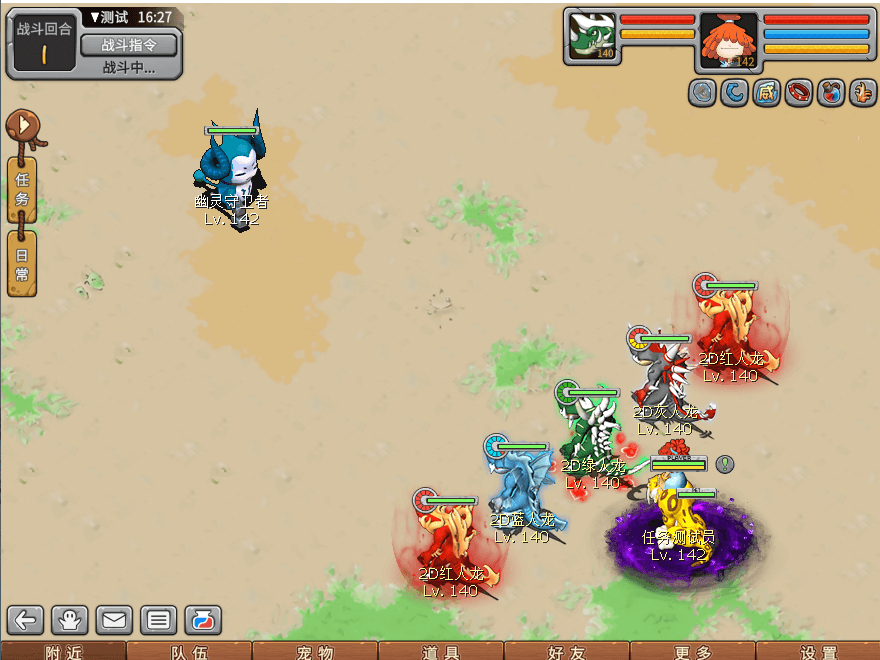This screenshot has width=880, height=660.
Task: Open the list lines button
Action: click(158, 620)
